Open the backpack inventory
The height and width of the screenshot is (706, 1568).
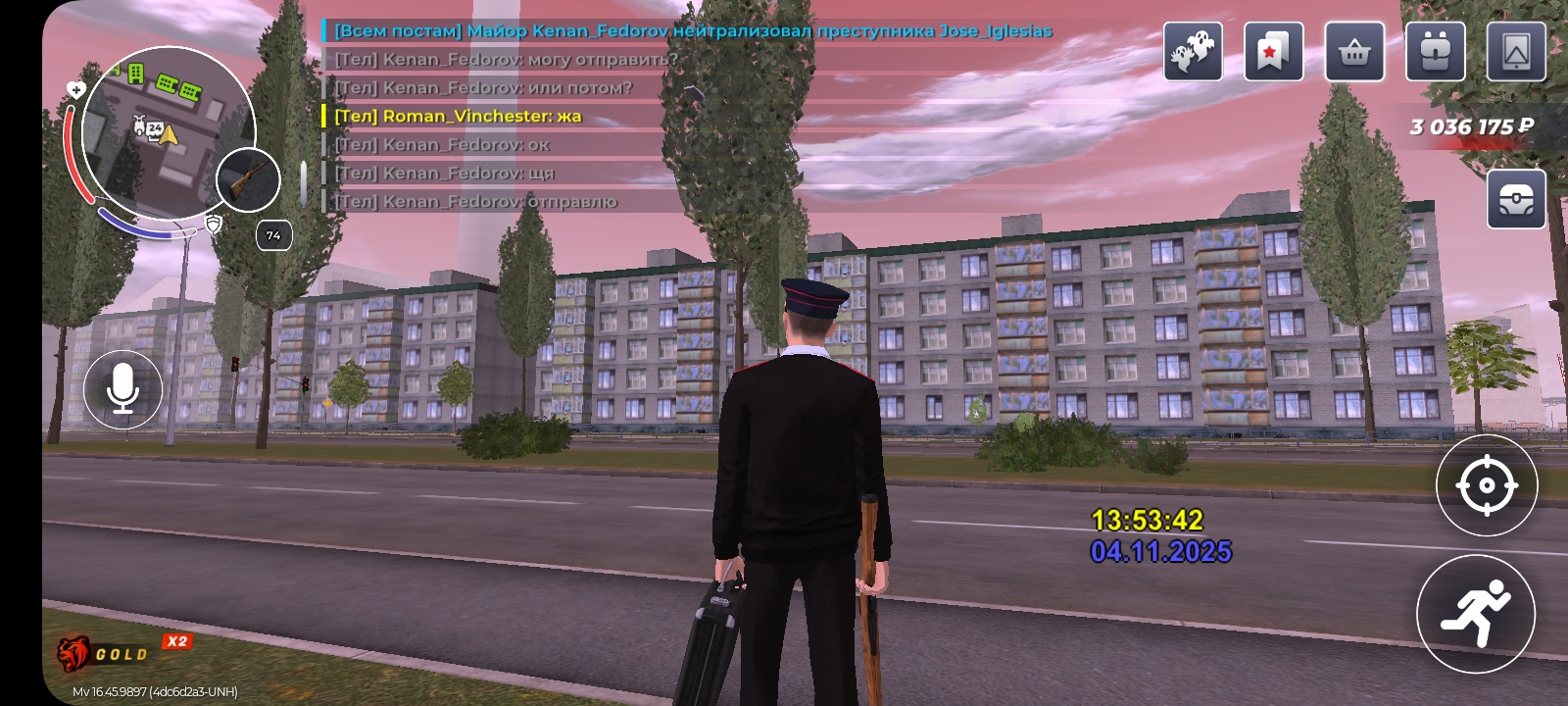tap(1435, 52)
